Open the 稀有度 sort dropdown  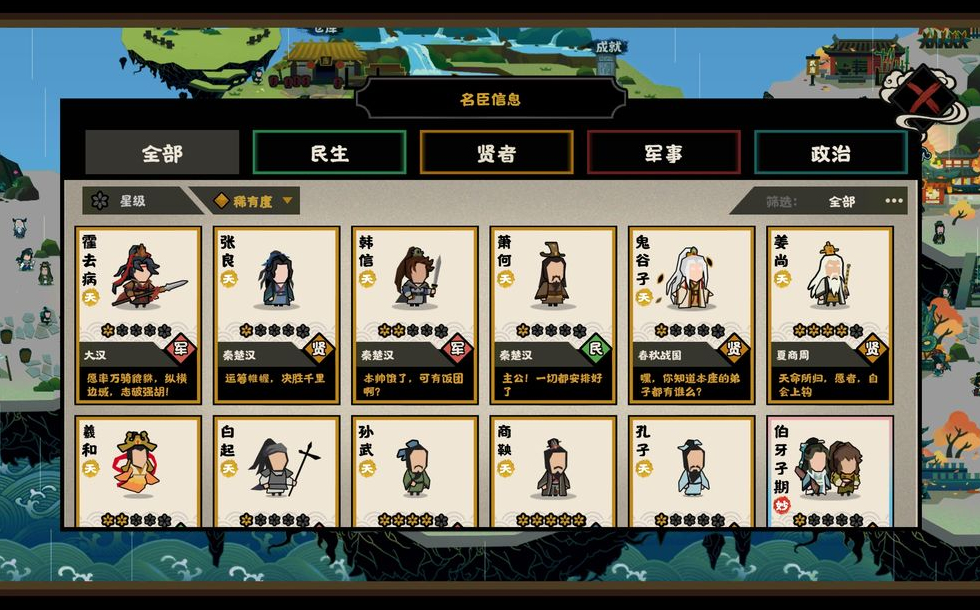click(x=254, y=201)
